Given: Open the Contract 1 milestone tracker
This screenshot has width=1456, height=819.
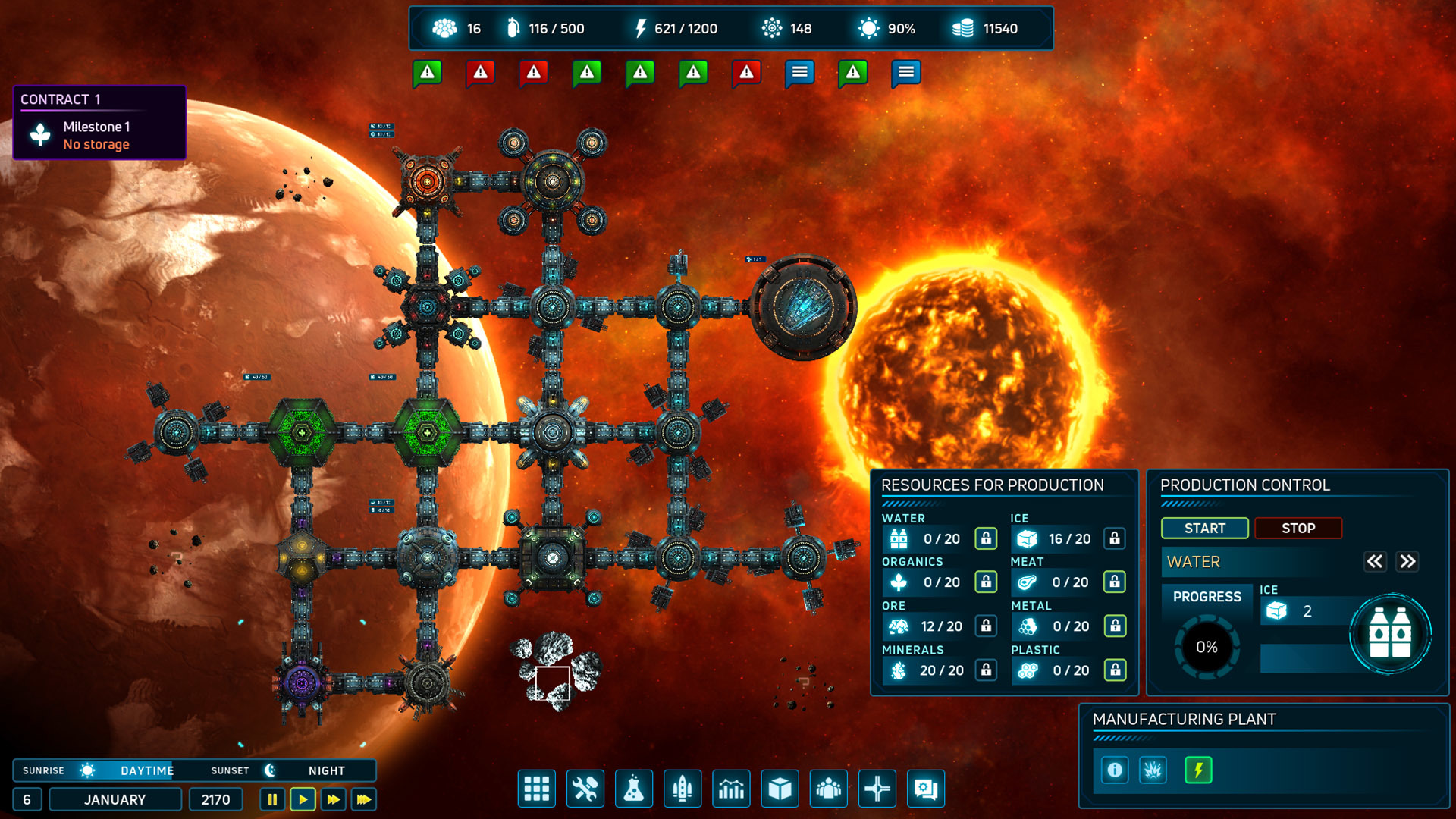Looking at the screenshot, I should click(x=99, y=123).
